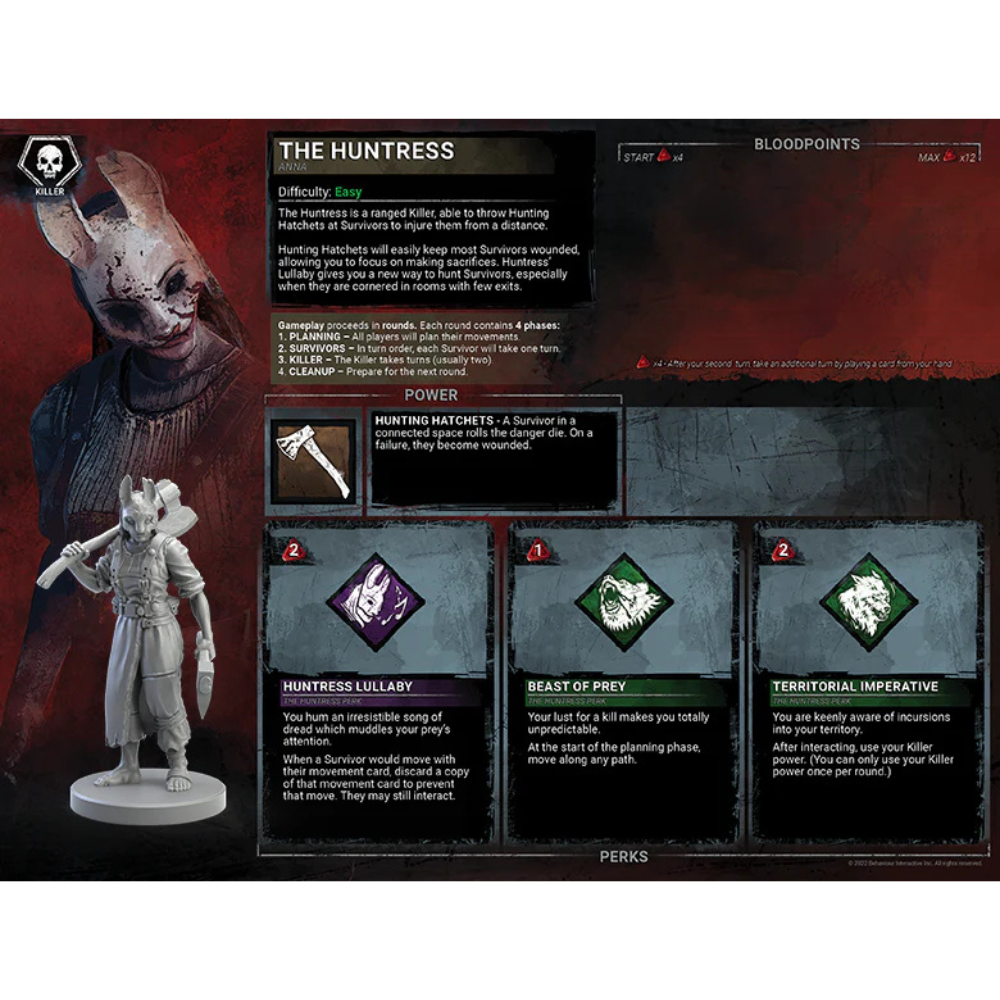The height and width of the screenshot is (1000, 1000).
Task: Click the Hunting Hatchets power icon
Action: click(x=314, y=462)
